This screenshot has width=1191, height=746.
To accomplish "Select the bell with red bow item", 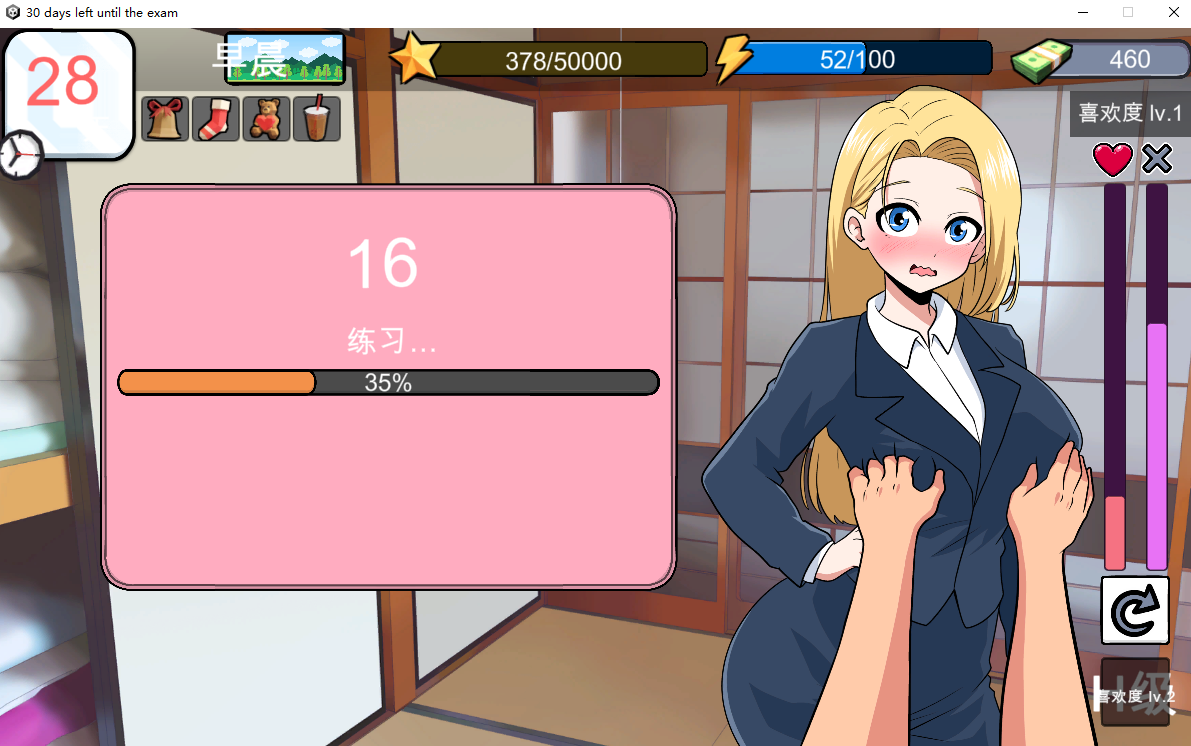I will click(x=165, y=119).
